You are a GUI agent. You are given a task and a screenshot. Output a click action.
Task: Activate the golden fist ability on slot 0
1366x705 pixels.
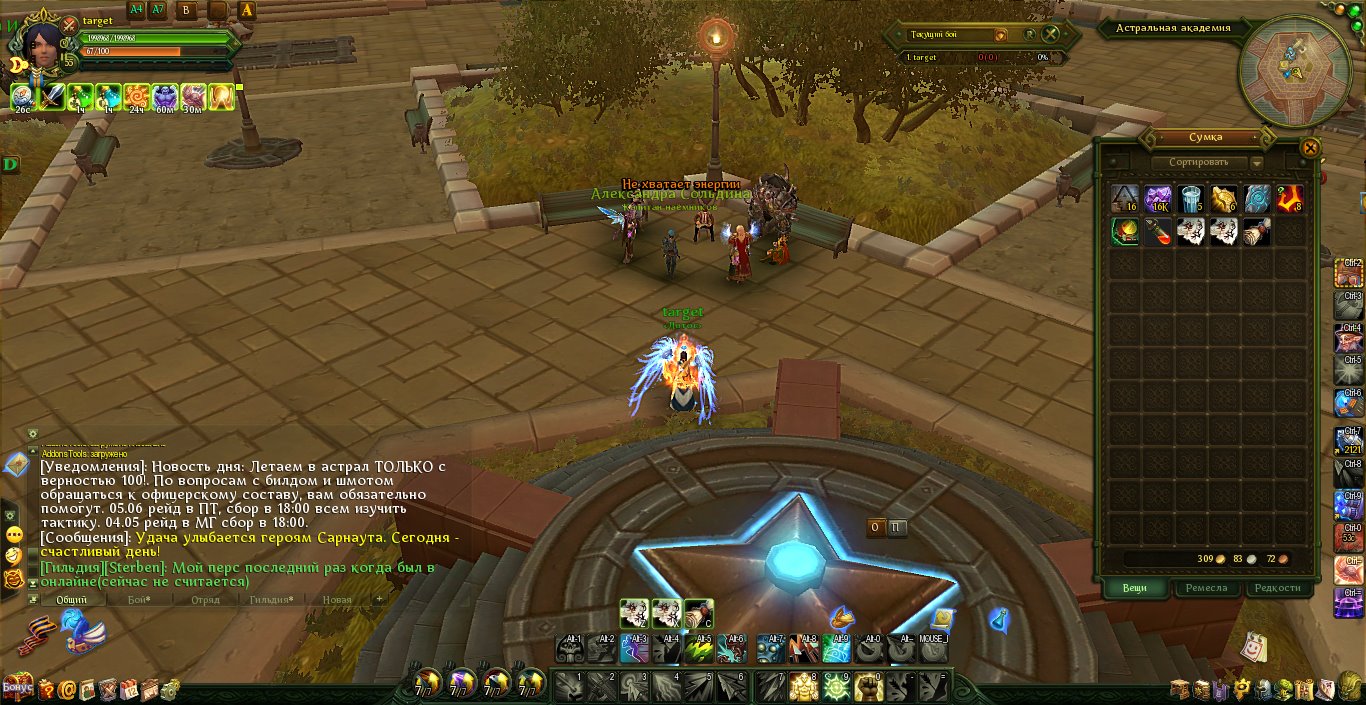pos(868,687)
